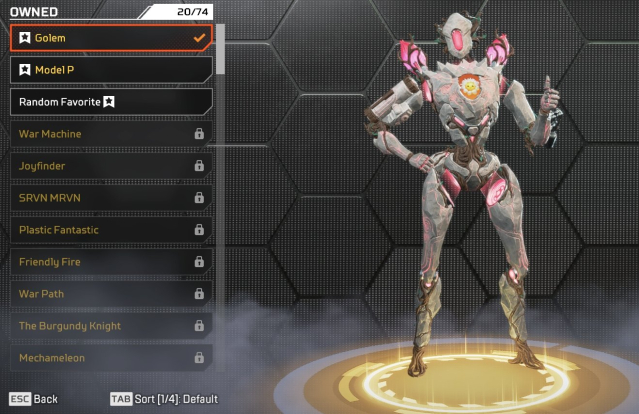
Task: Go back using the Back button
Action: (x=34, y=399)
